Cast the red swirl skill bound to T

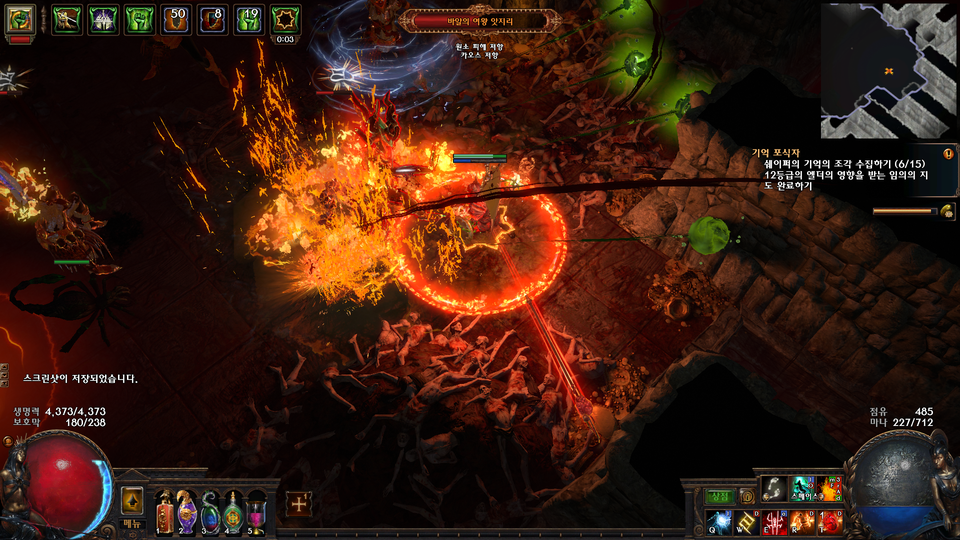click(x=830, y=521)
